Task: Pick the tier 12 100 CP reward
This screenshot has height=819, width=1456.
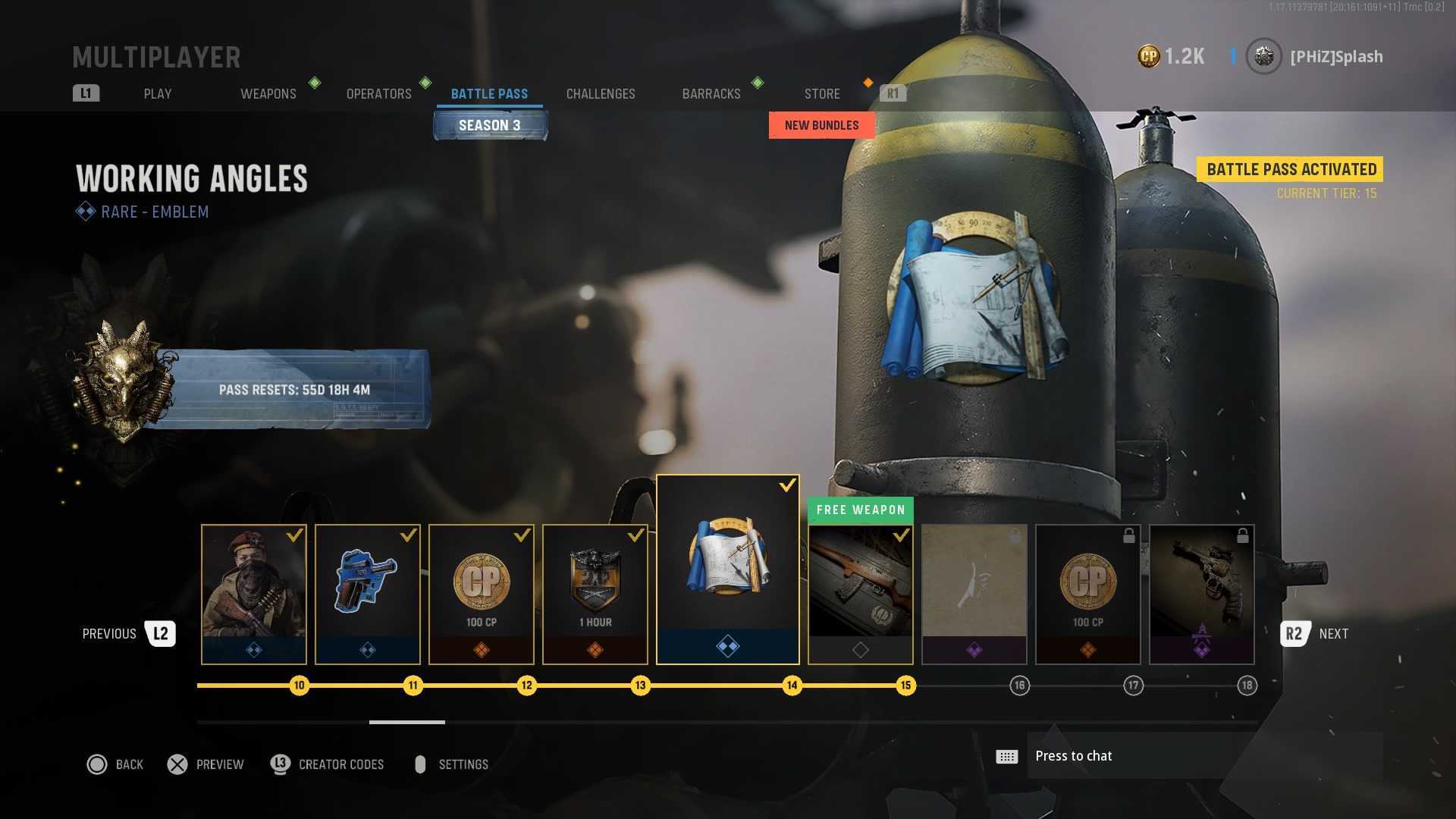Action: coord(482,594)
